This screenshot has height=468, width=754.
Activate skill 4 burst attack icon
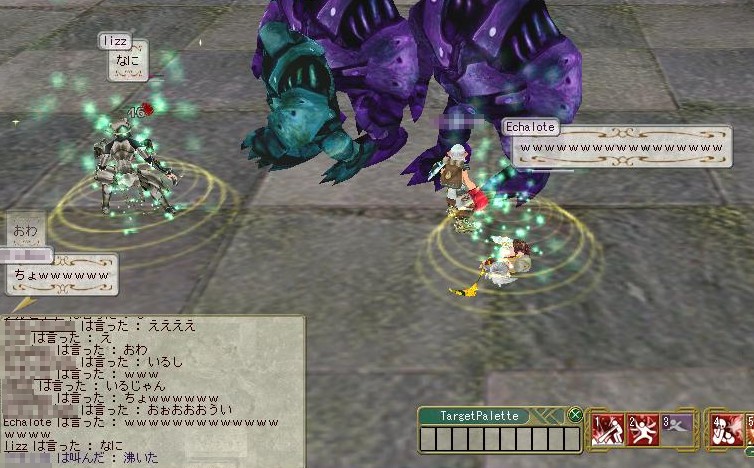click(x=725, y=430)
